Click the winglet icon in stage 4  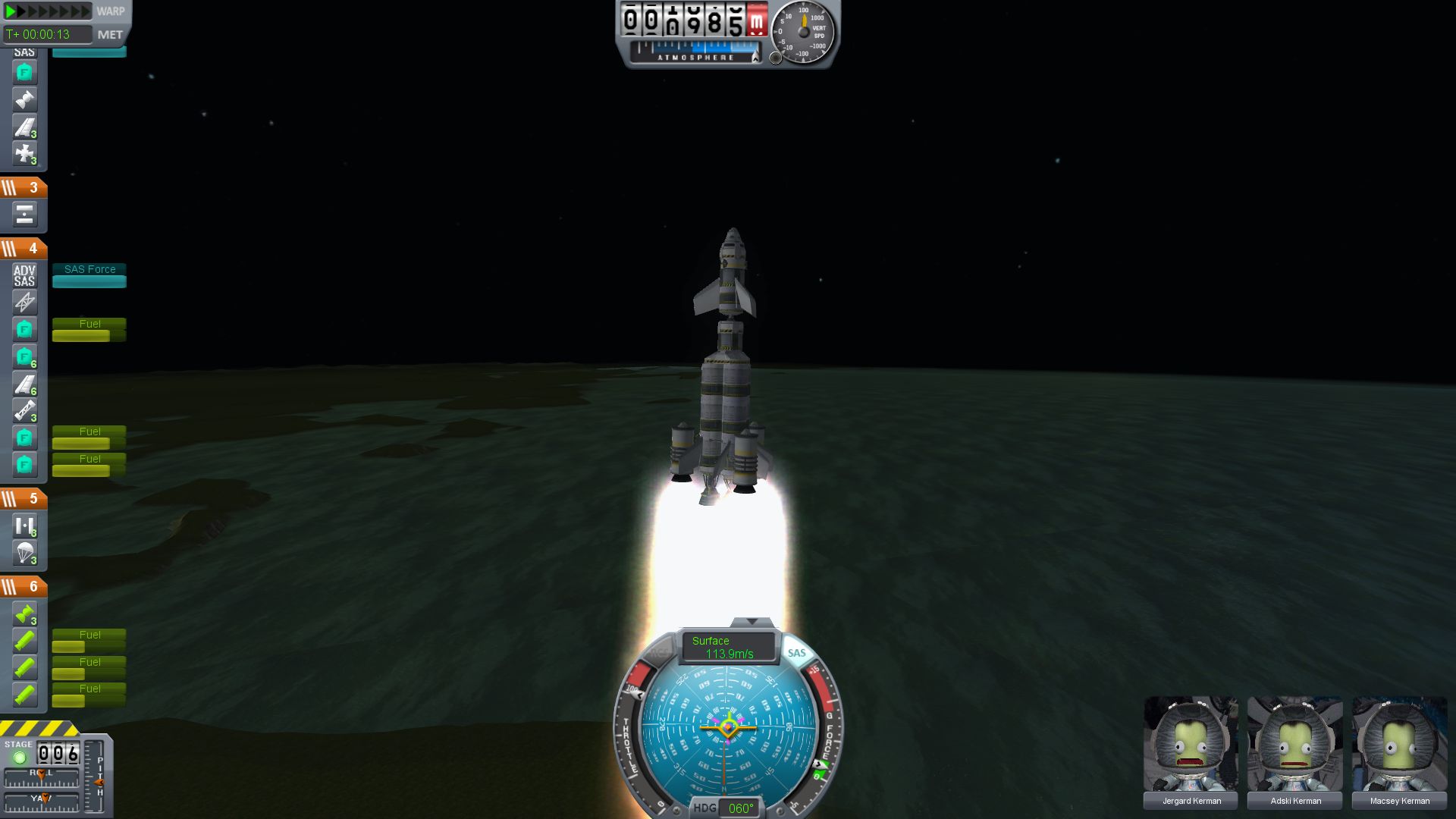pos(24,384)
